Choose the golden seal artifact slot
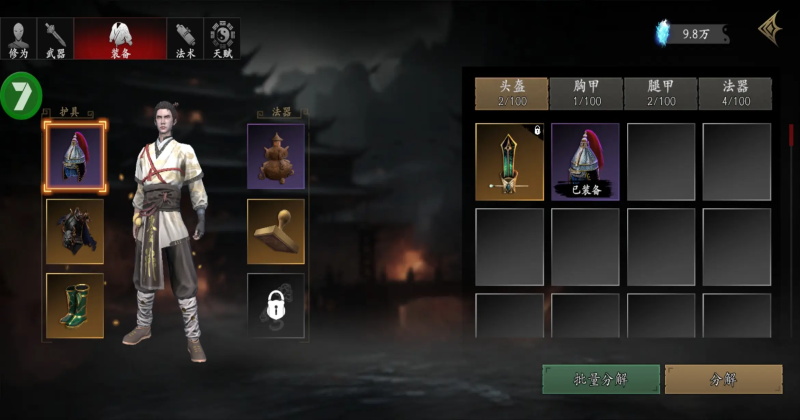Viewport: 800px width, 420px height. 276,231
